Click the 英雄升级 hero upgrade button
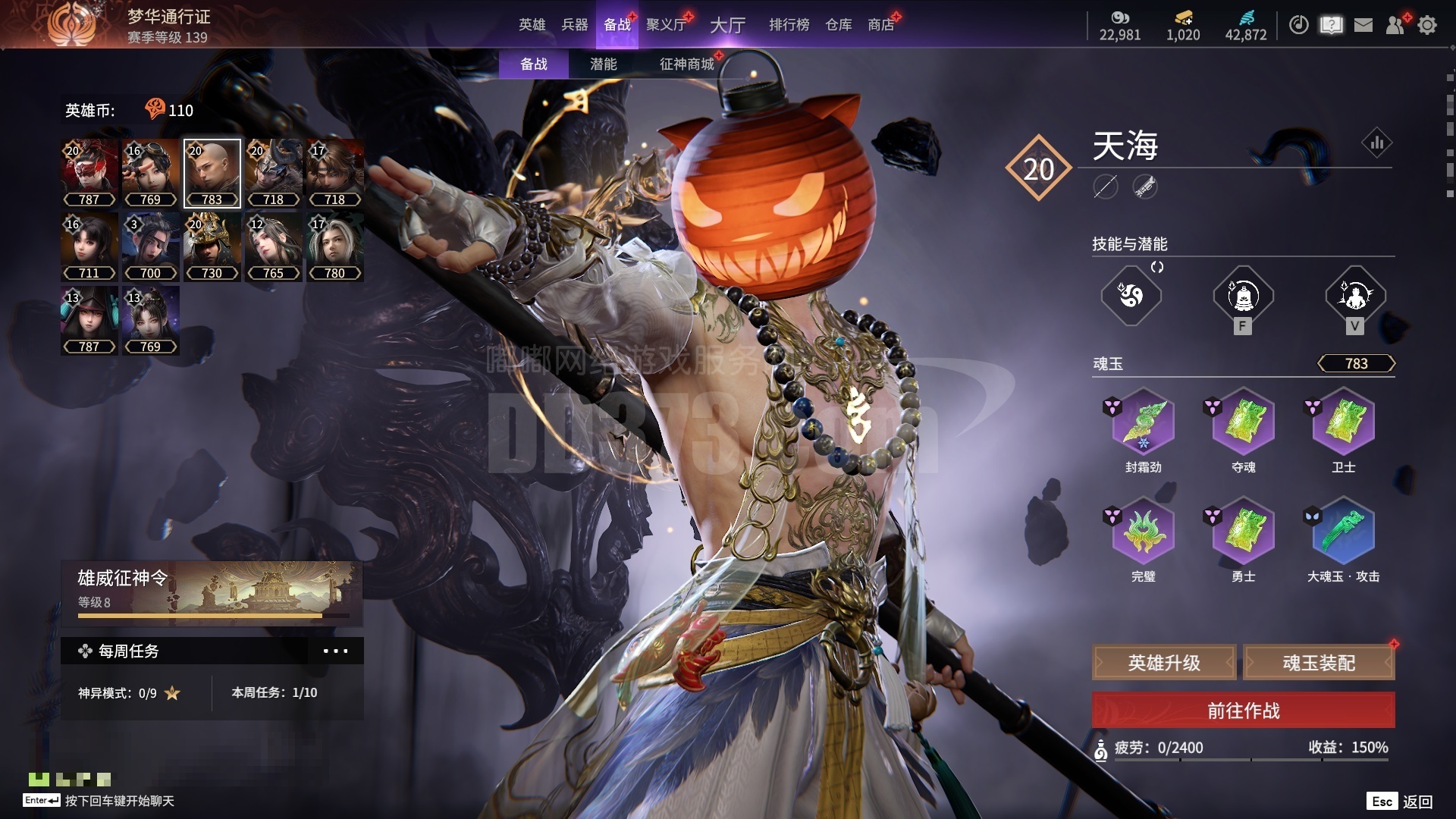1456x819 pixels. tap(1164, 663)
